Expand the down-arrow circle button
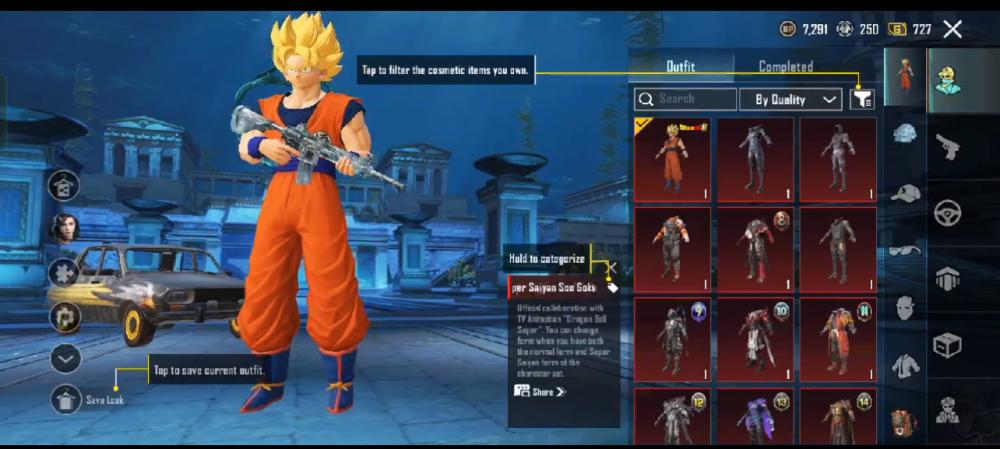 [x=65, y=358]
